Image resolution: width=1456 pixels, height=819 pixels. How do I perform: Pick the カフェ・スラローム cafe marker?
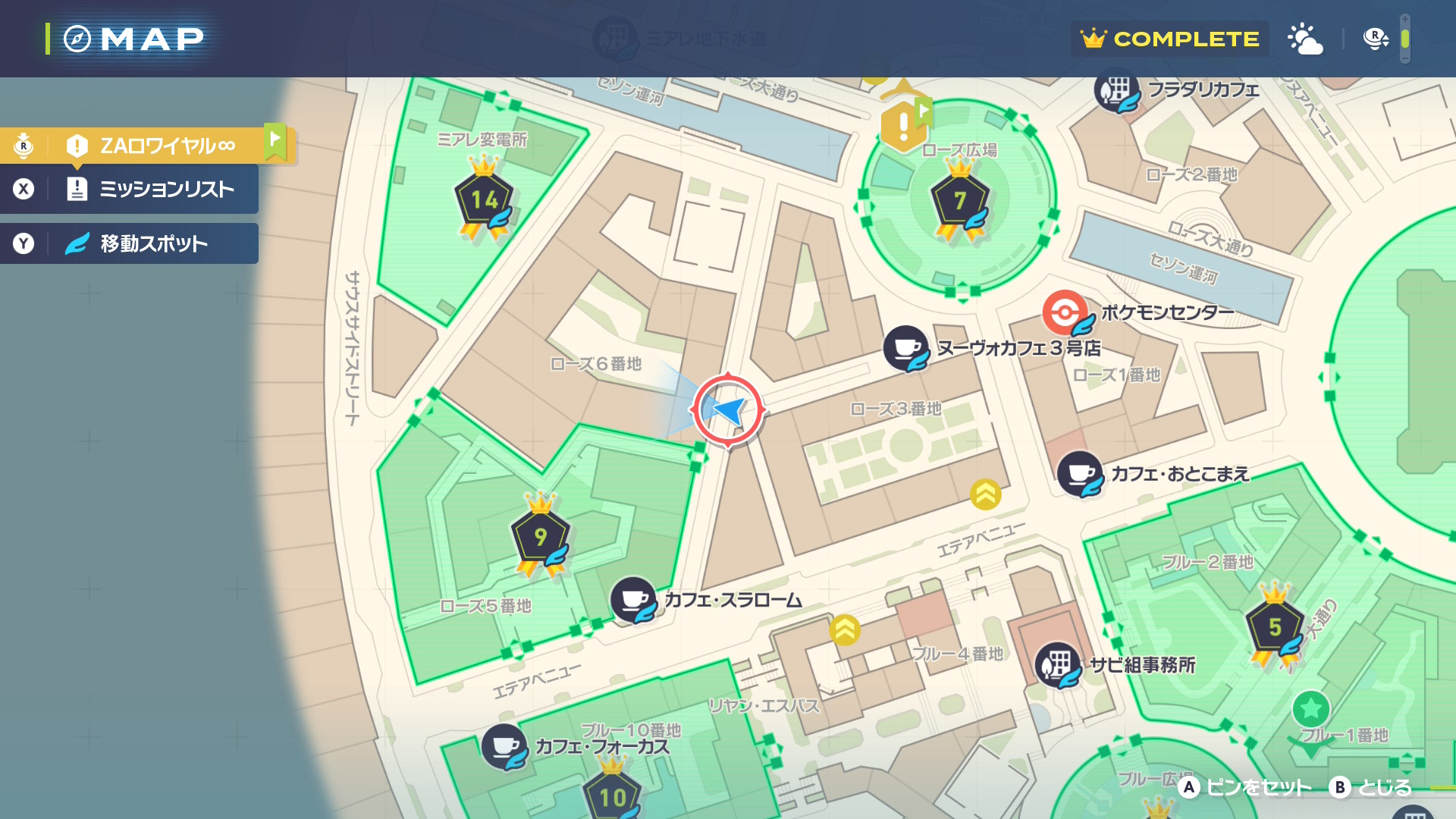[633, 600]
